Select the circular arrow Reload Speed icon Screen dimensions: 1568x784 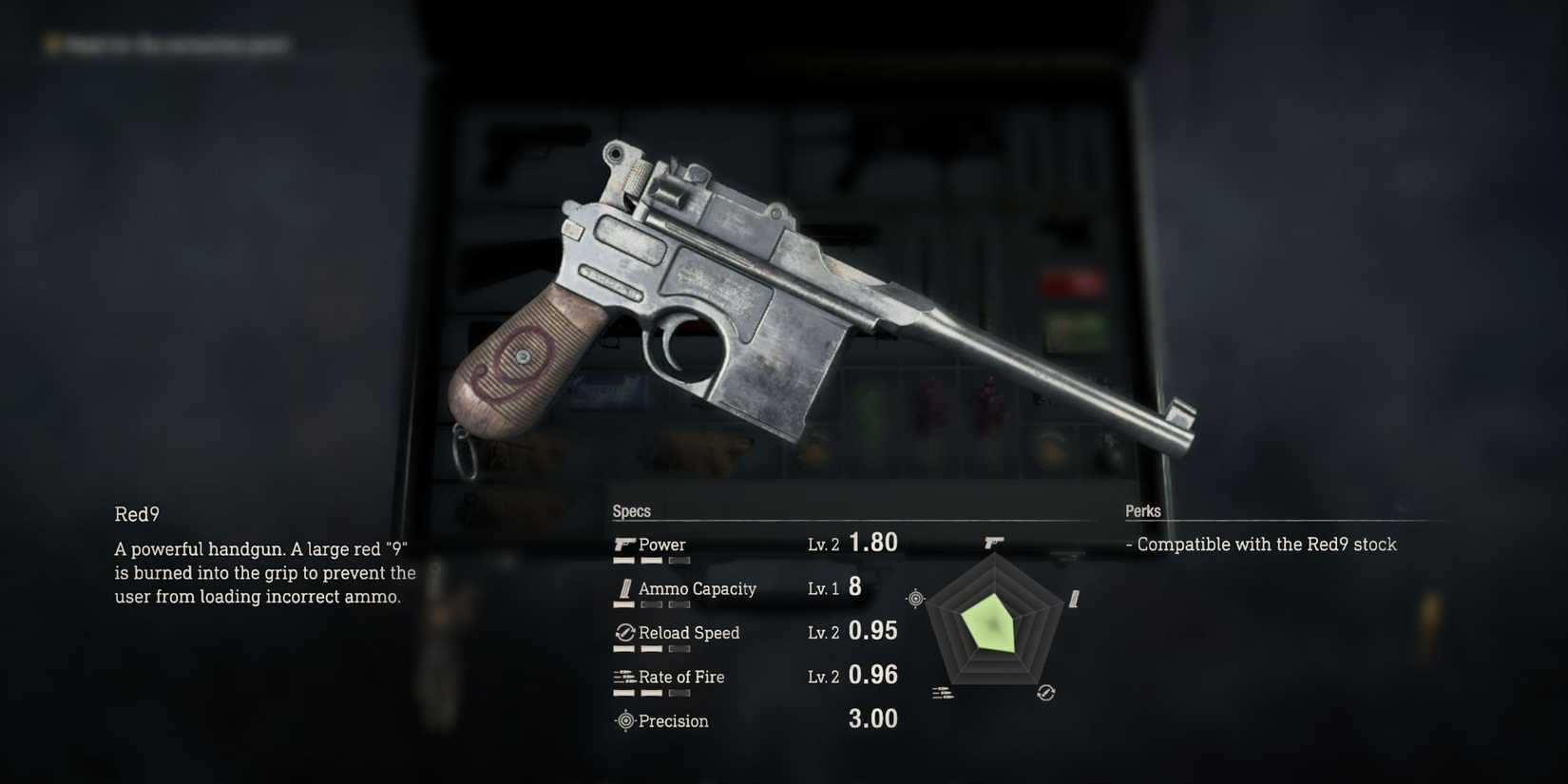point(624,632)
